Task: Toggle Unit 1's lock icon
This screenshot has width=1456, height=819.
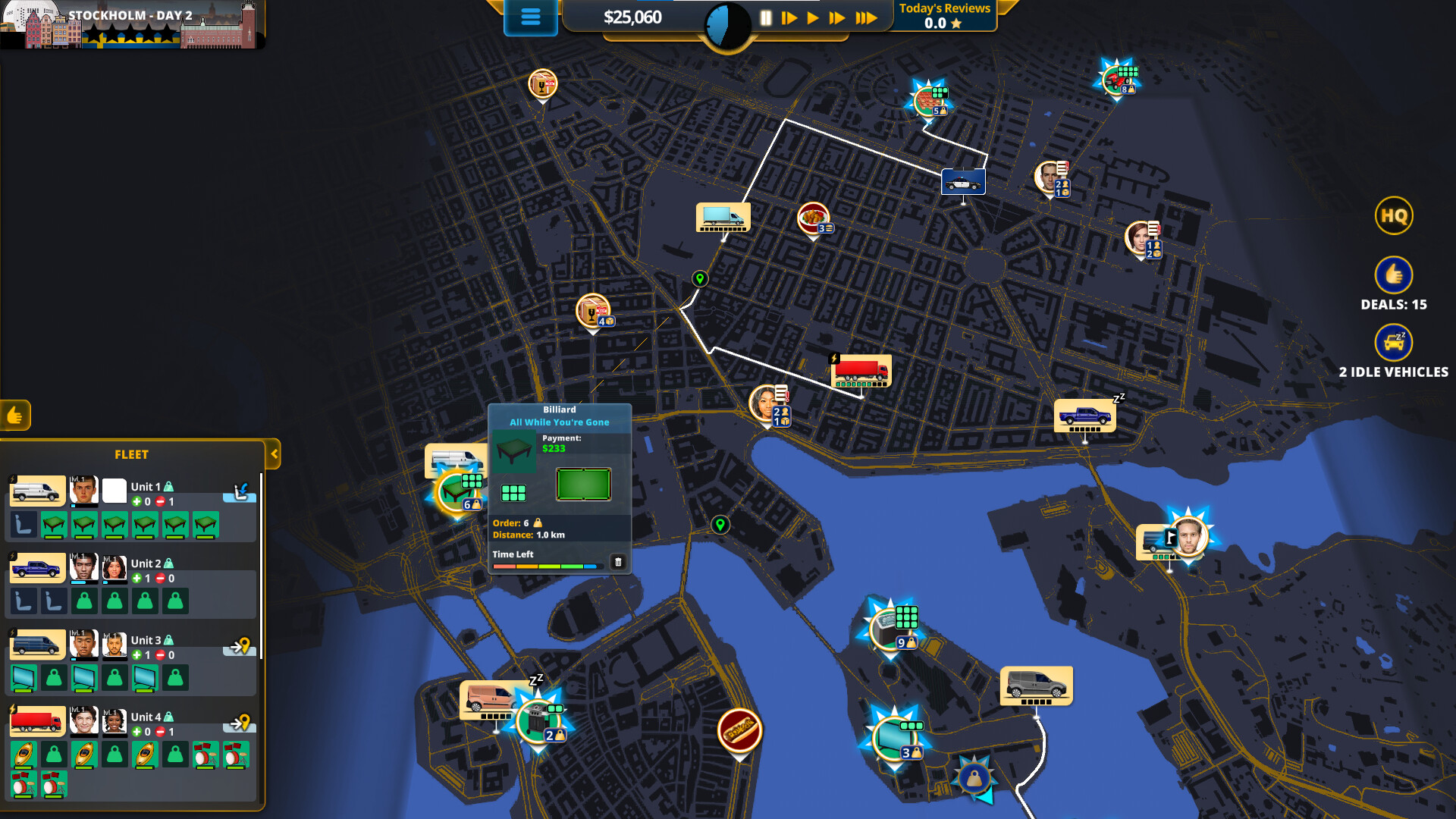Action: 168,485
